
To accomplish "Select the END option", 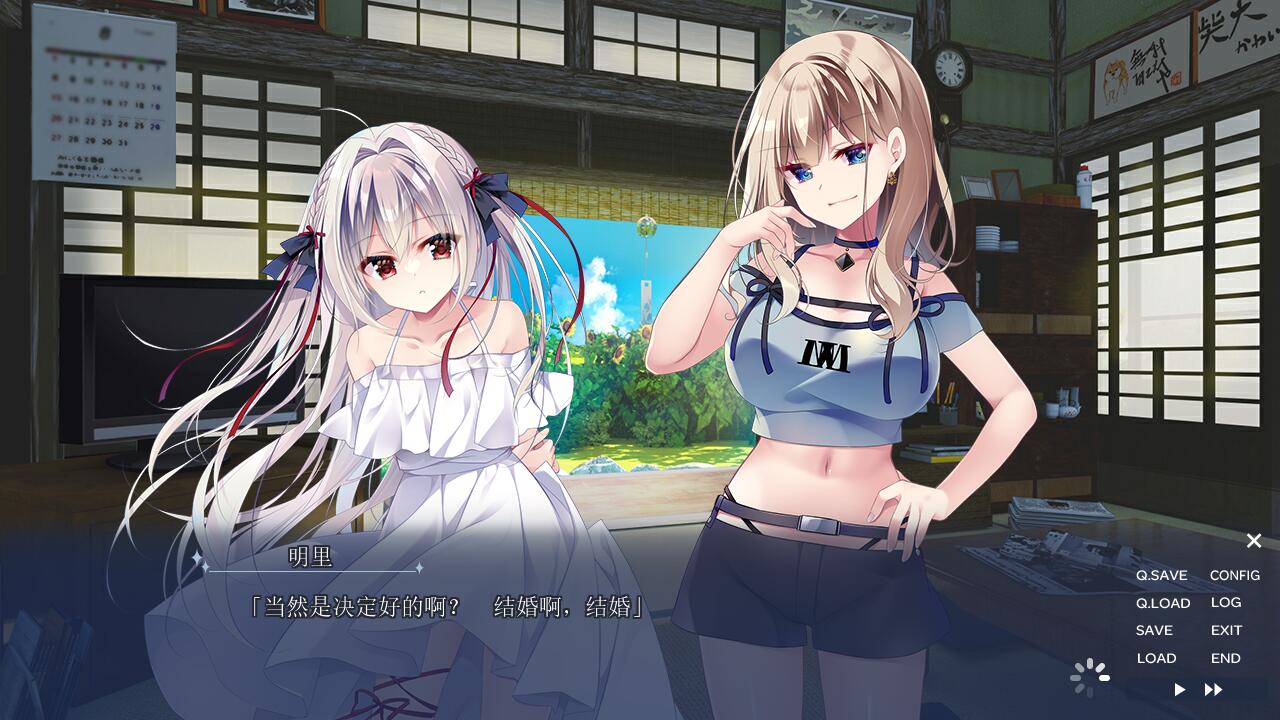I will tap(1225, 658).
